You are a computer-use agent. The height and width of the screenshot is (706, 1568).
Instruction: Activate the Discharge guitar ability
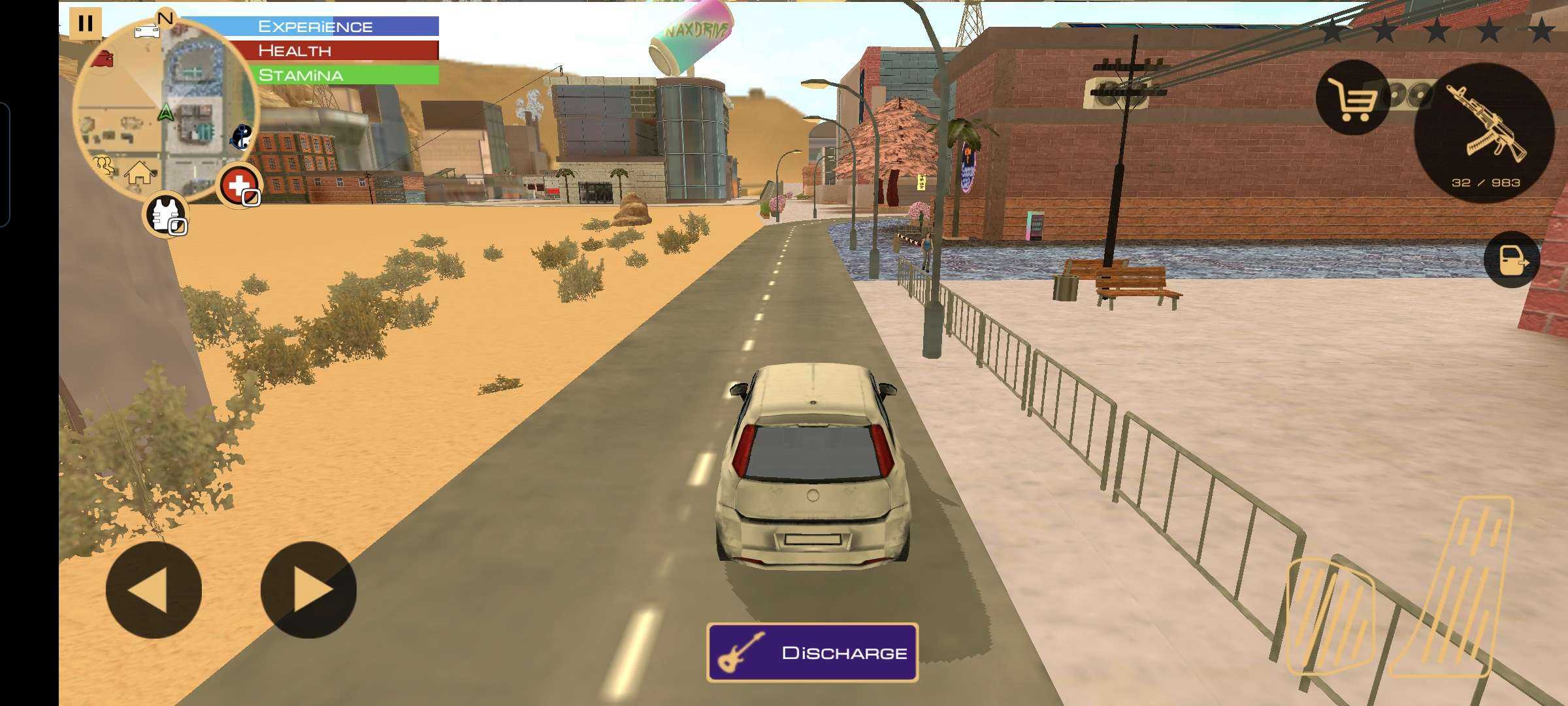[812, 652]
